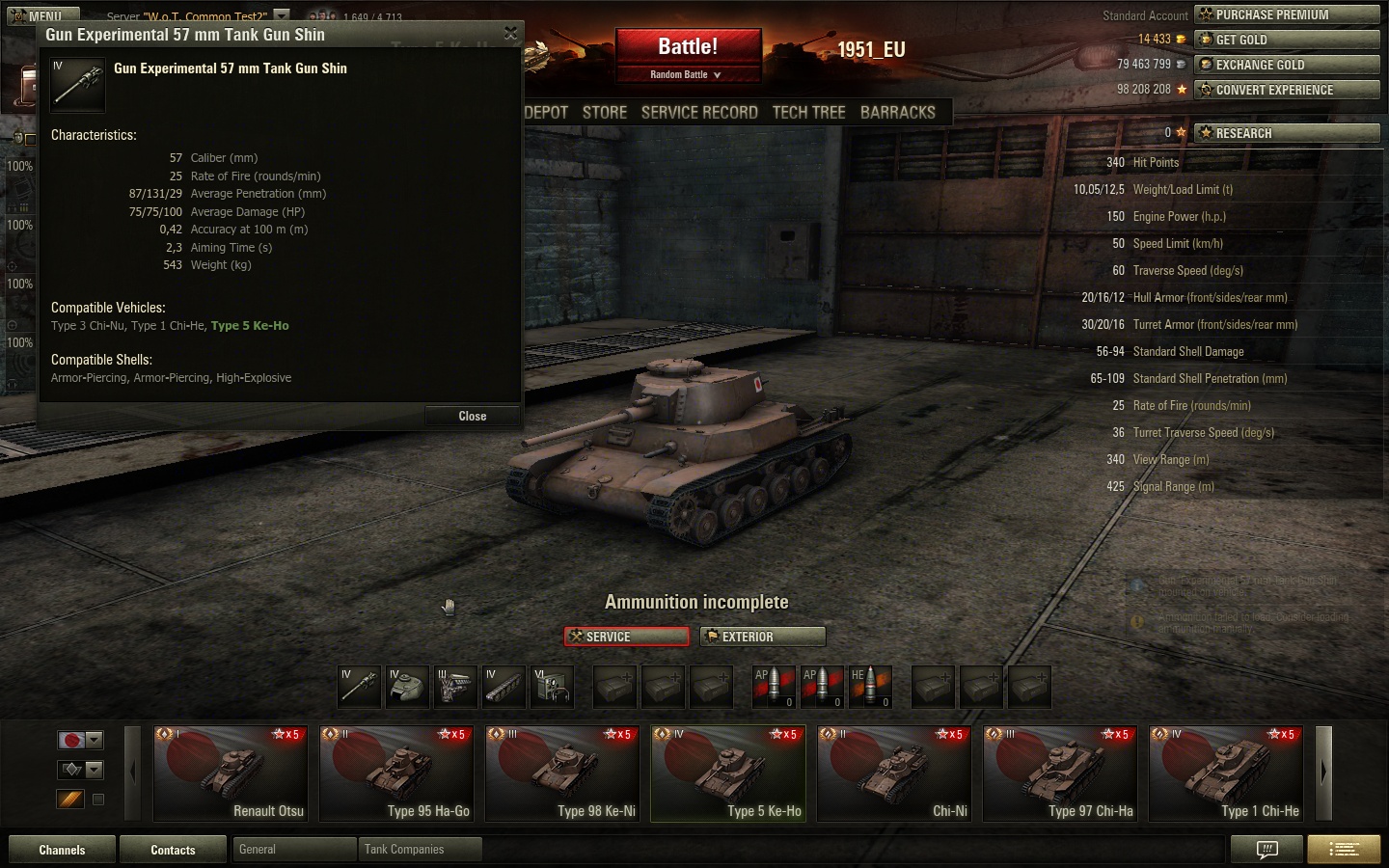Choose the Type 1 Chi-He tank

pyautogui.click(x=1226, y=773)
